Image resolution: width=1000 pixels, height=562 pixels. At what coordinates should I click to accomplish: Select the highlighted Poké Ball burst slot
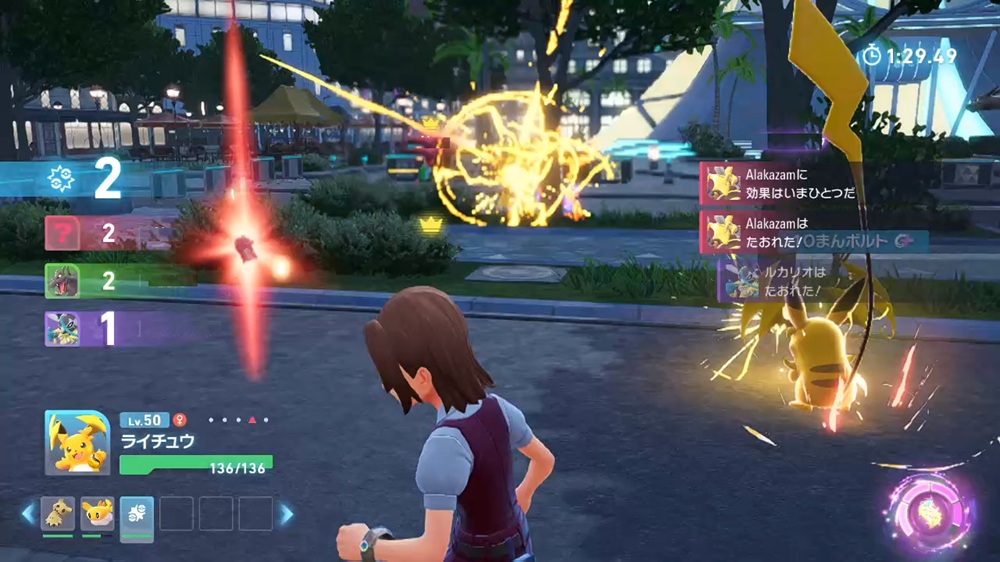pos(137,516)
